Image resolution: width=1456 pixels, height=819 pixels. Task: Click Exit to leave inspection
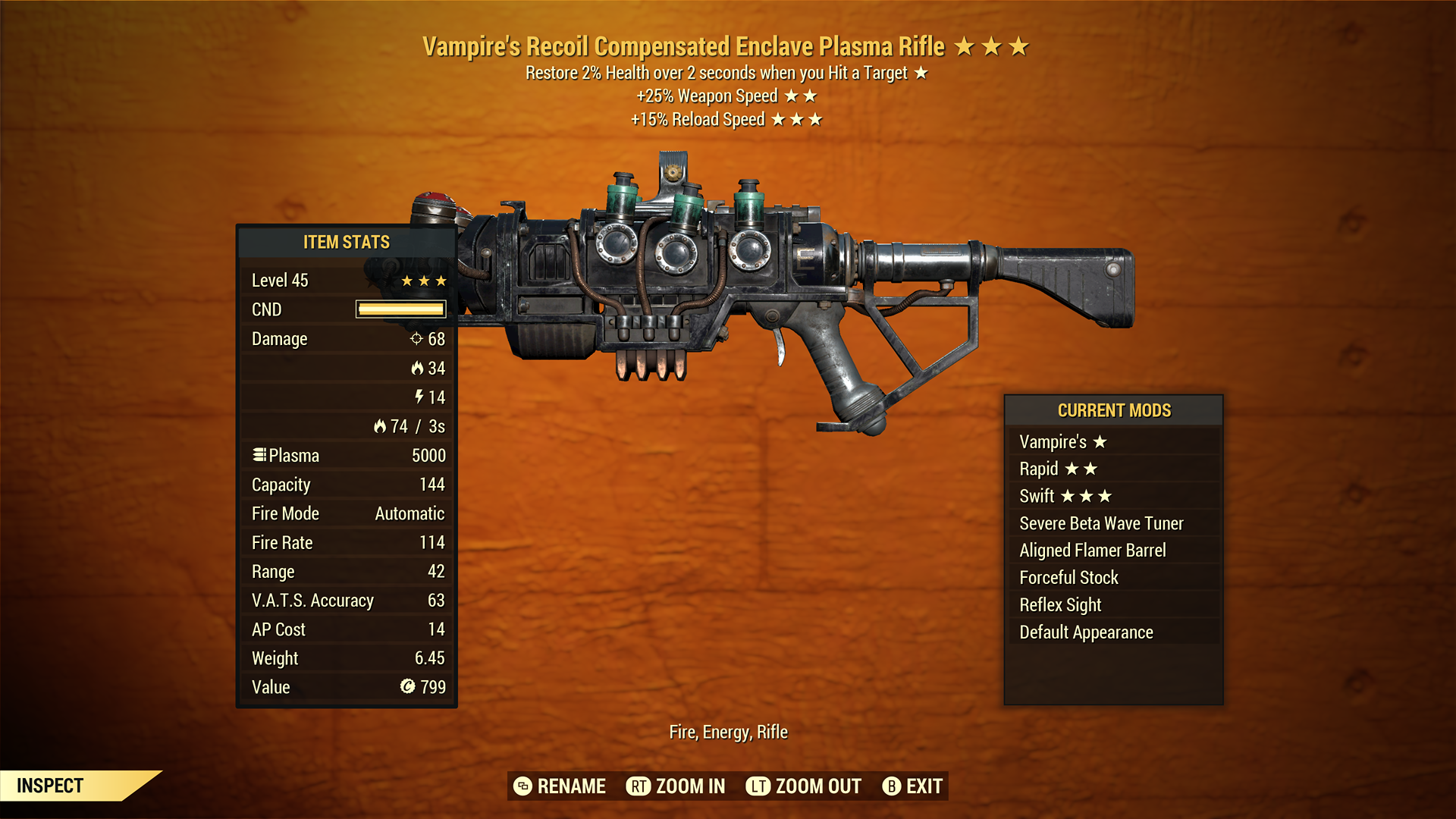click(924, 786)
